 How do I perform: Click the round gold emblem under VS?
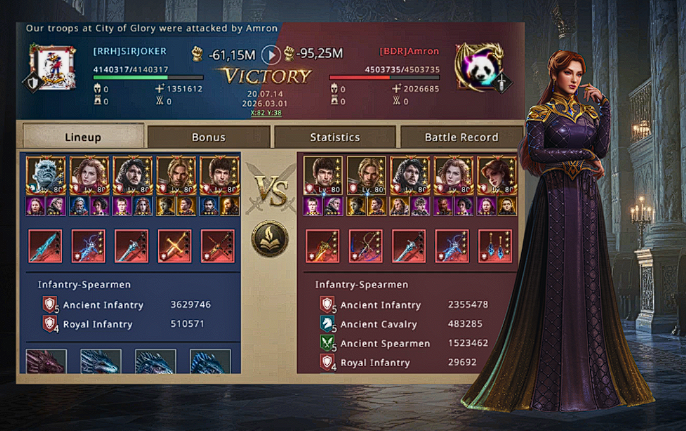(x=269, y=238)
